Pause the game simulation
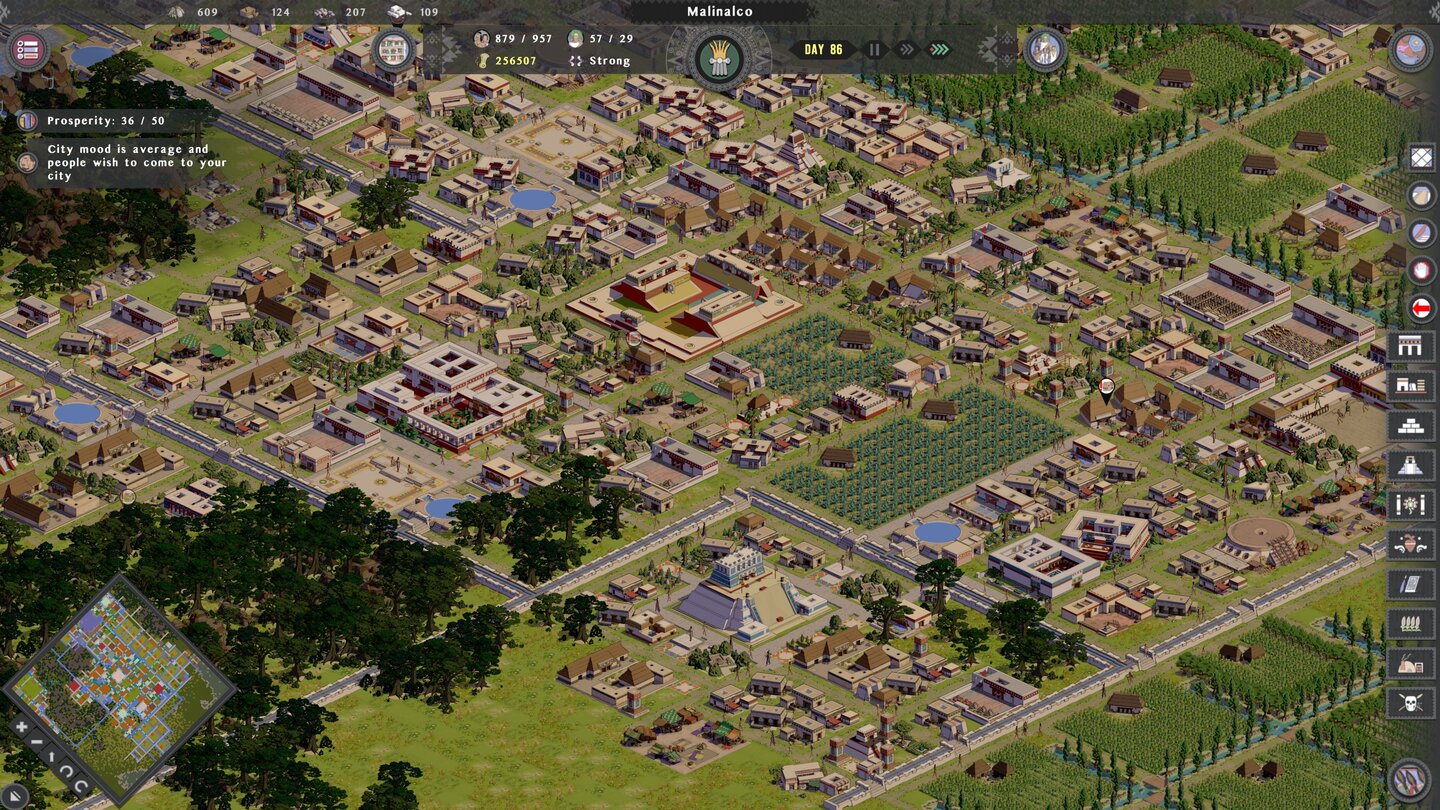1440x810 pixels. click(x=874, y=48)
